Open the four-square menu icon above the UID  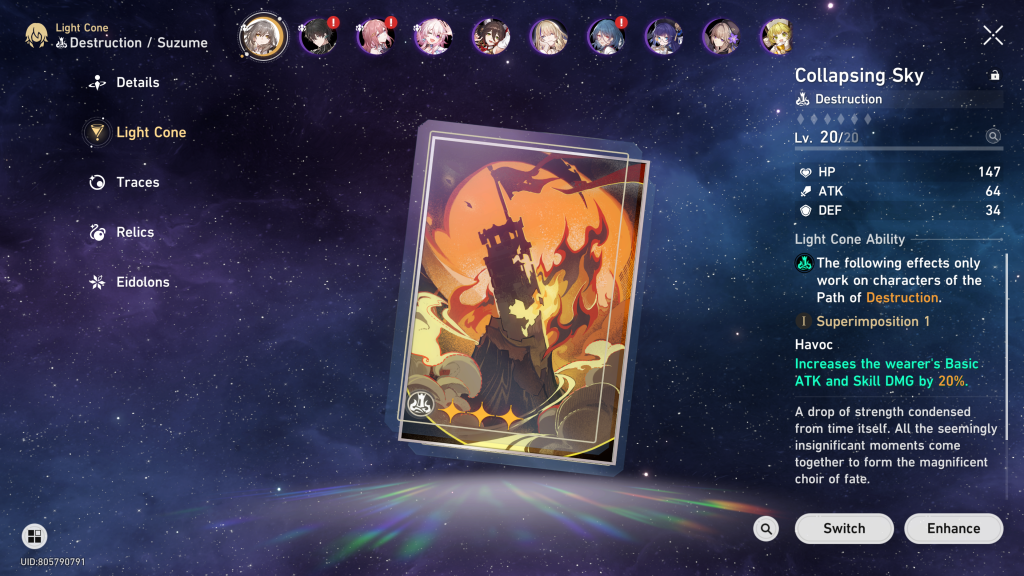34,536
